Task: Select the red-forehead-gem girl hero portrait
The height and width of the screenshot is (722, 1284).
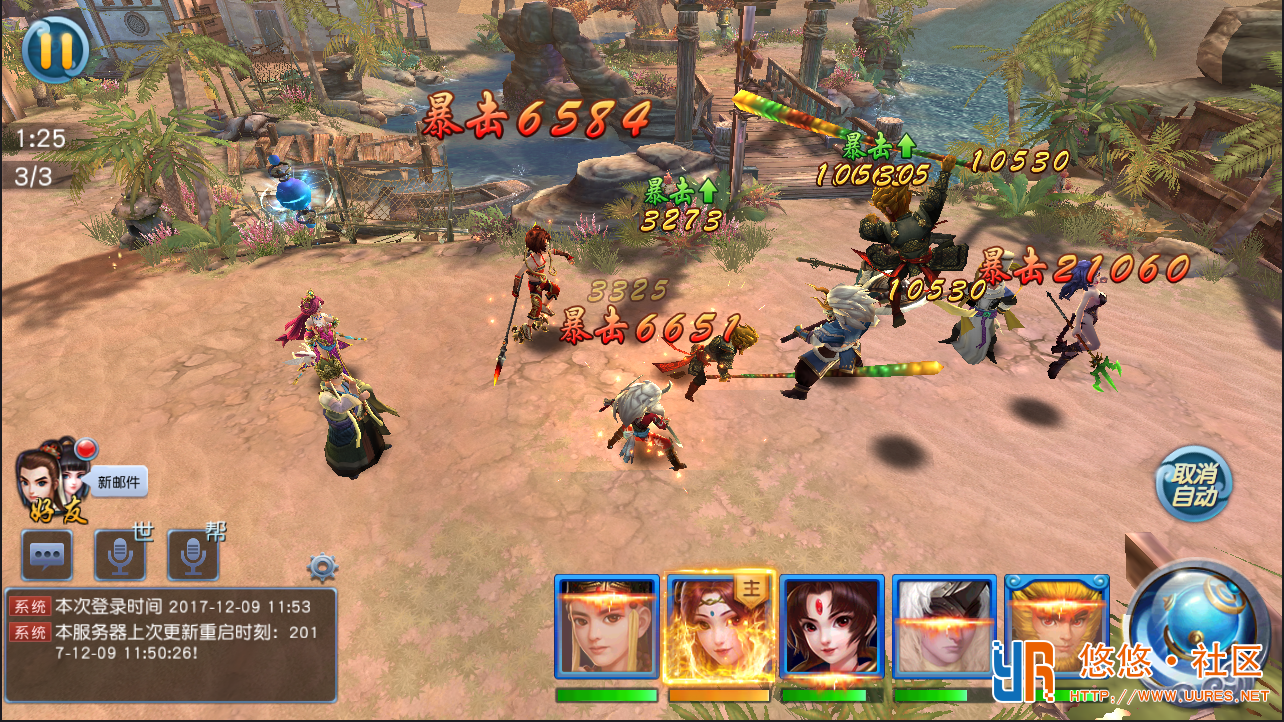Action: (x=832, y=627)
